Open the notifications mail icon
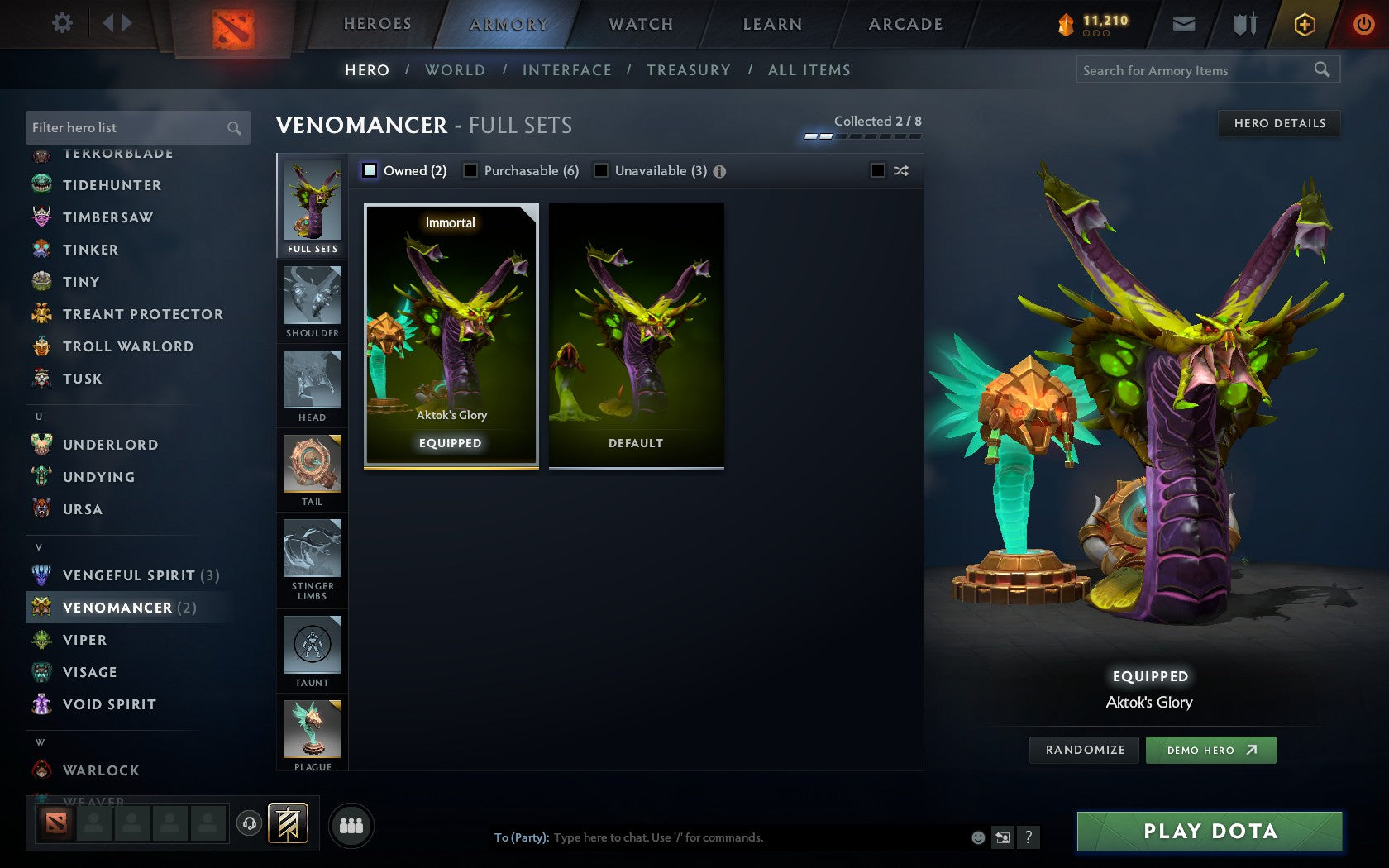This screenshot has width=1389, height=868. 1184,24
